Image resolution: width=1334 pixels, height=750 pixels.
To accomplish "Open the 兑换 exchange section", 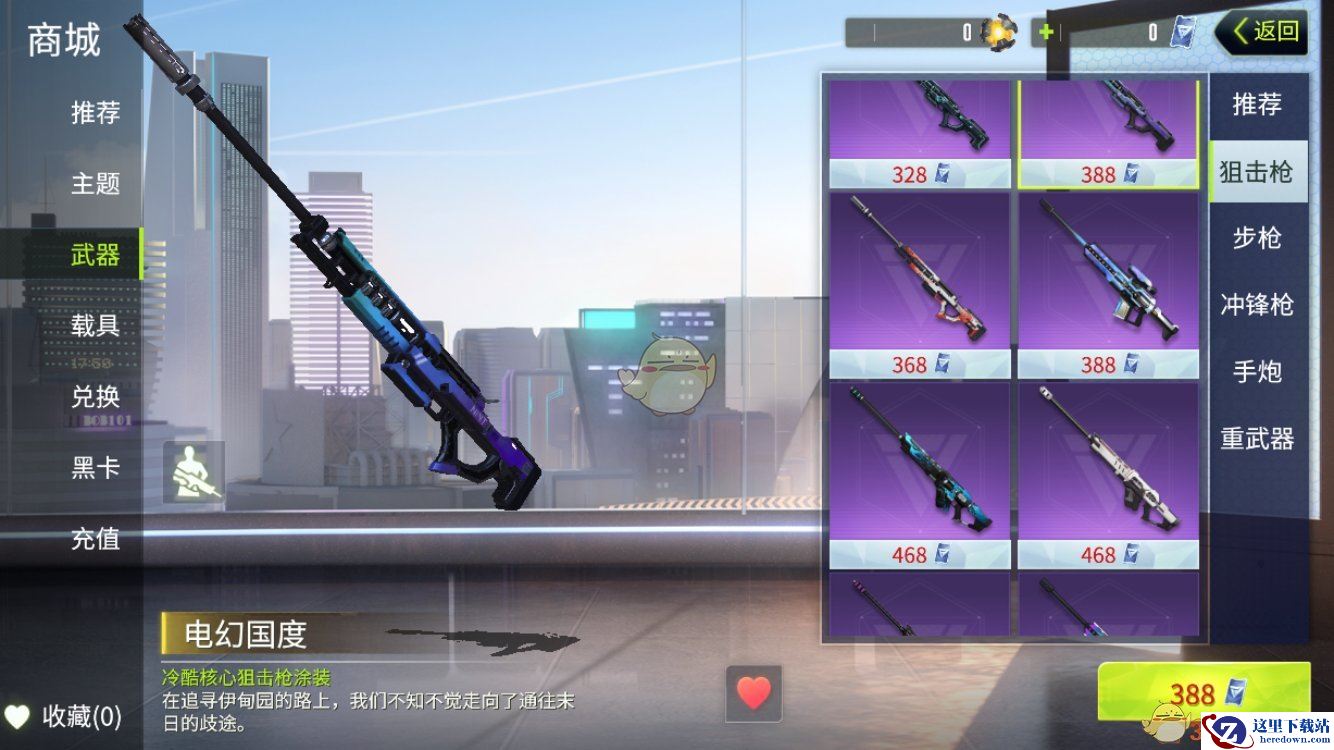I will (x=95, y=396).
